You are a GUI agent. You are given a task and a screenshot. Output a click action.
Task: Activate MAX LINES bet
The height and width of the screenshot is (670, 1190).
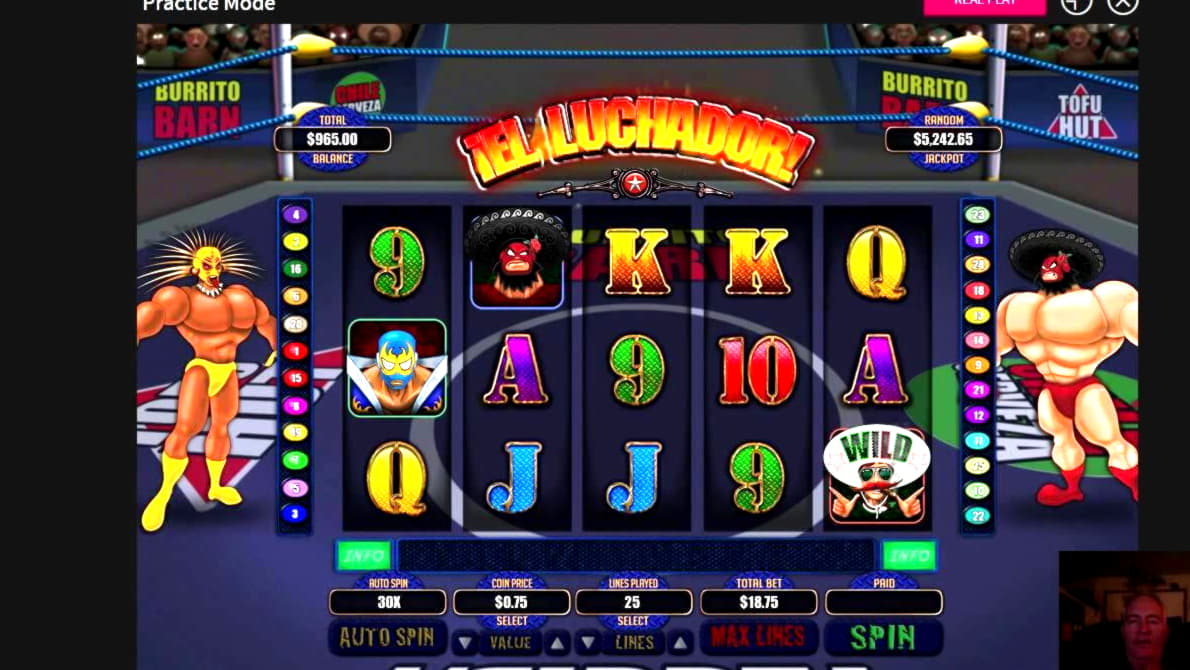point(759,637)
